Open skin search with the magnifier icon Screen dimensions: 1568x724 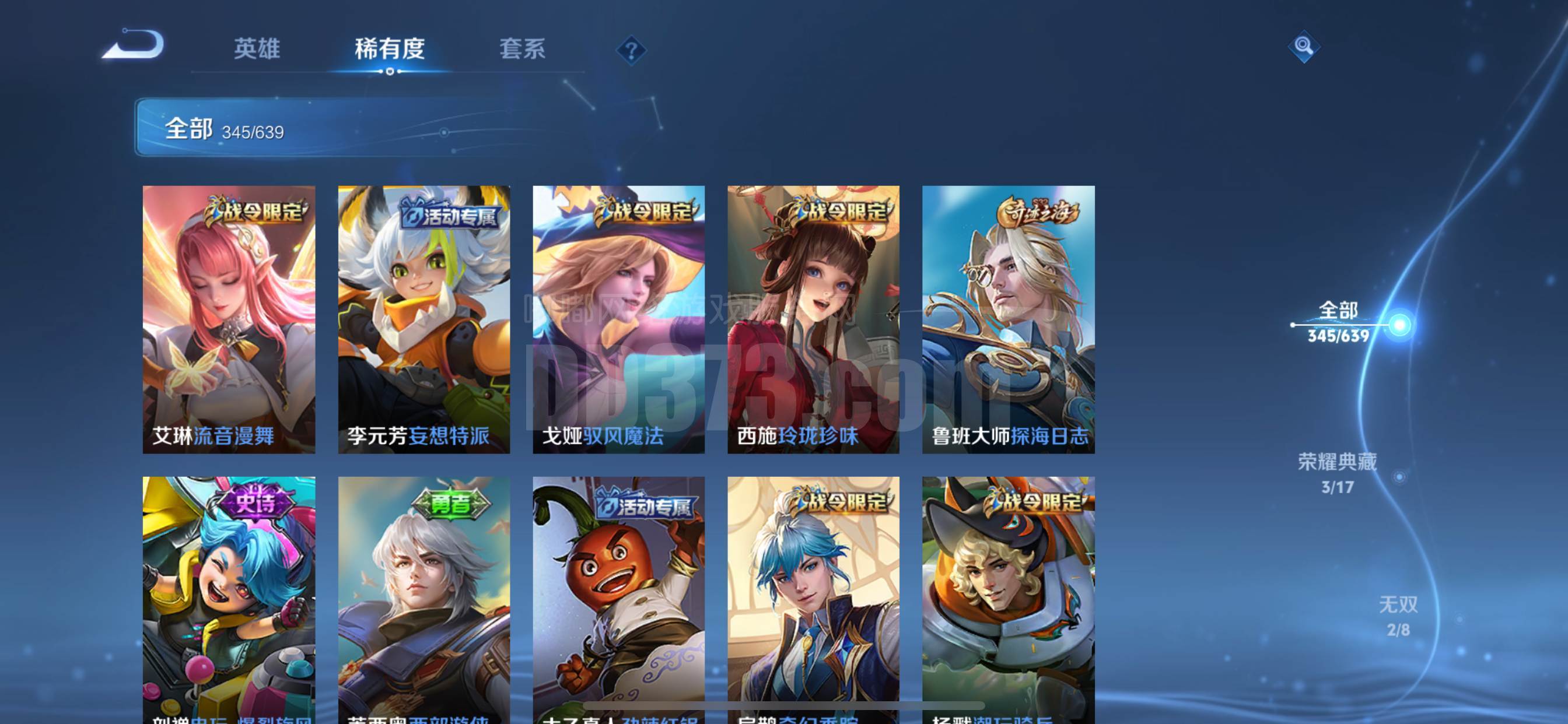[x=1303, y=46]
